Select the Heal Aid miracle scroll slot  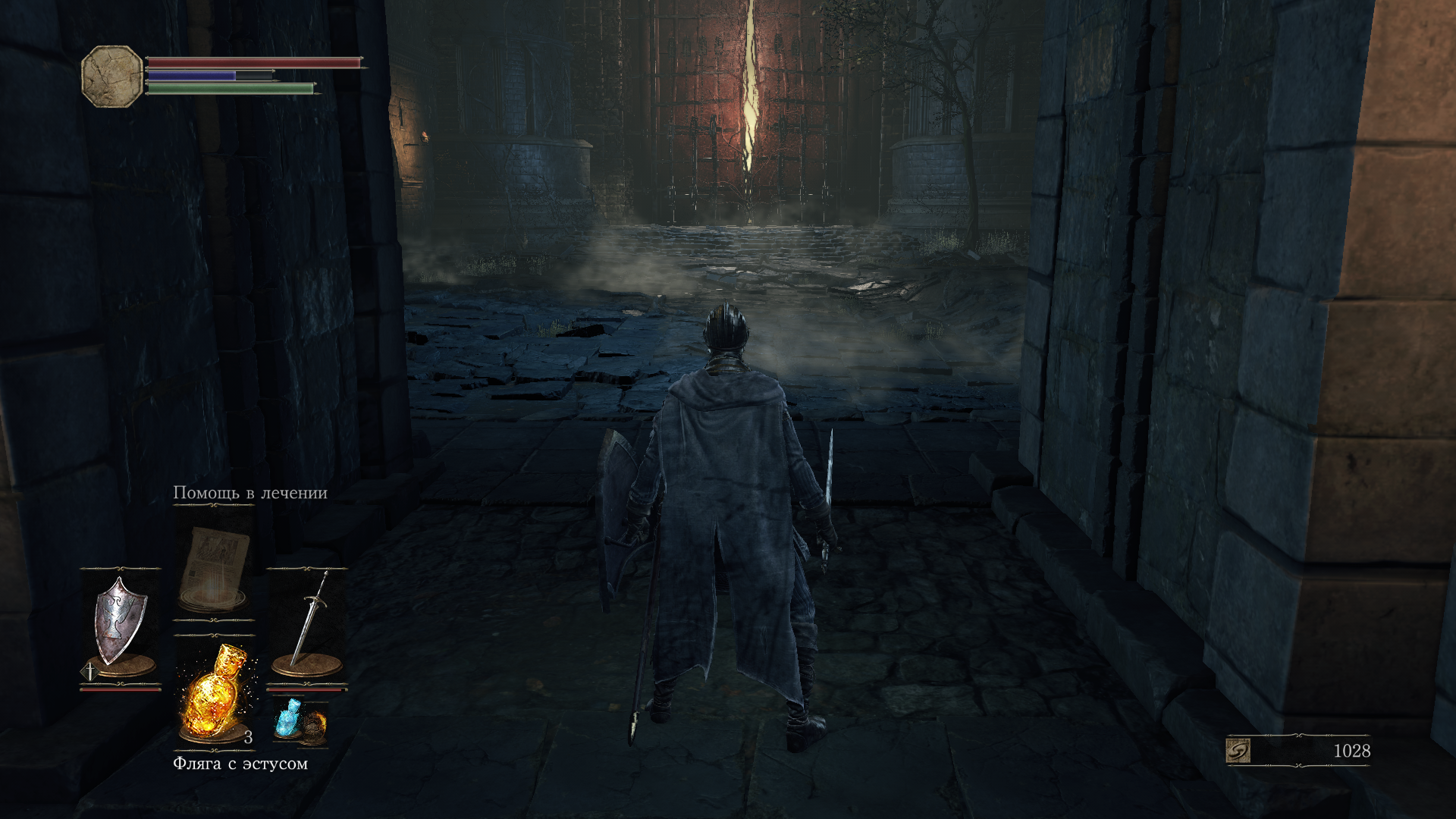pyautogui.click(x=215, y=569)
